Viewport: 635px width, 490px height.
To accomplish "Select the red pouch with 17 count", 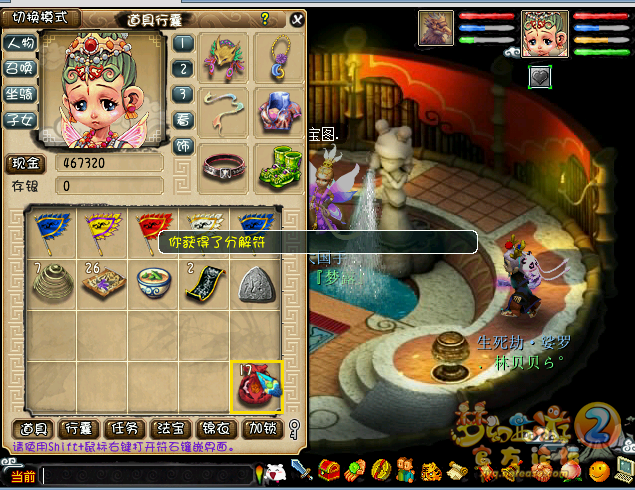I will [257, 388].
